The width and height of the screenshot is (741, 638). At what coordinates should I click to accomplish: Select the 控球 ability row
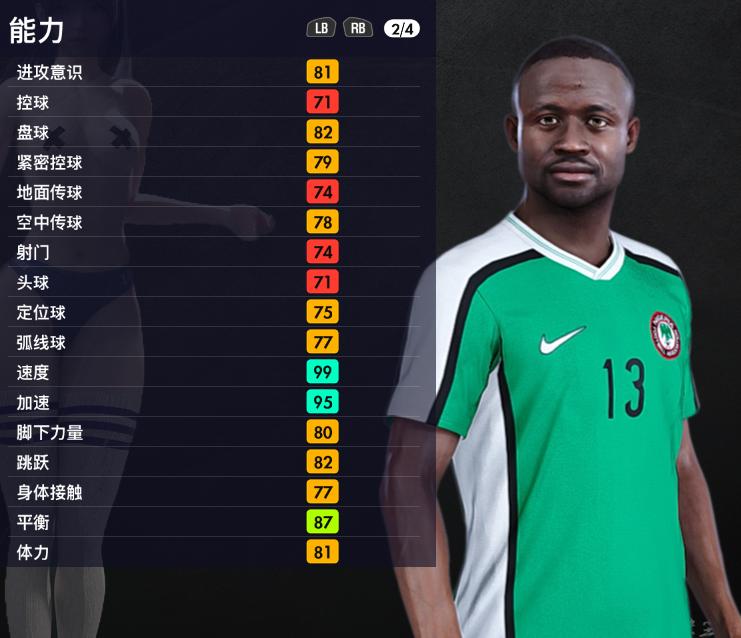pyautogui.click(x=215, y=102)
